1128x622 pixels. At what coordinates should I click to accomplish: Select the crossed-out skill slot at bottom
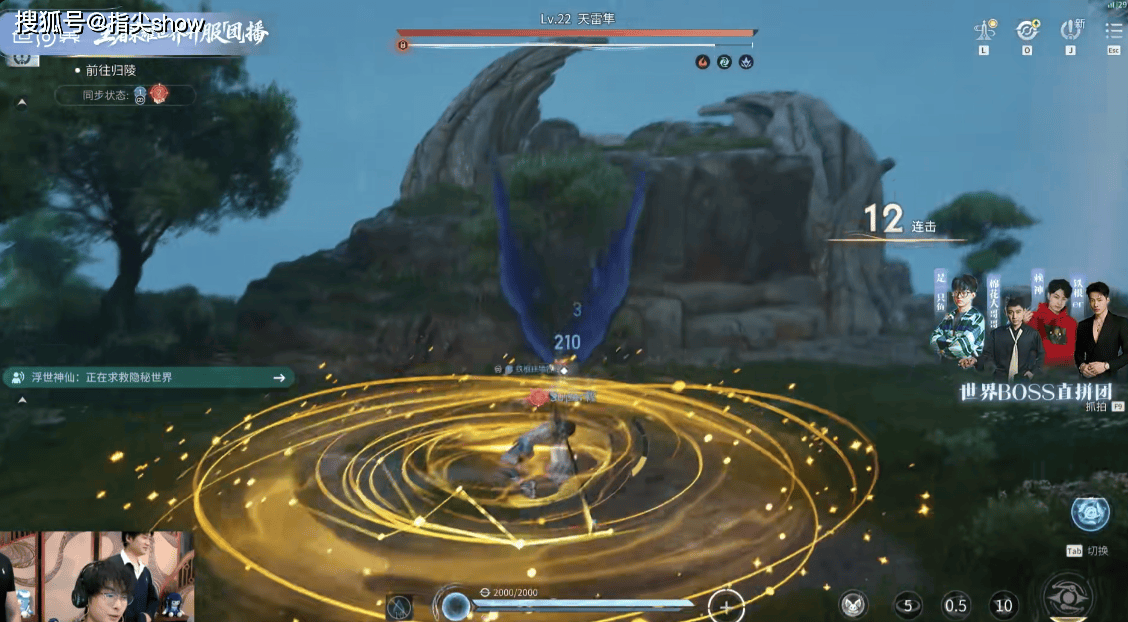400,606
